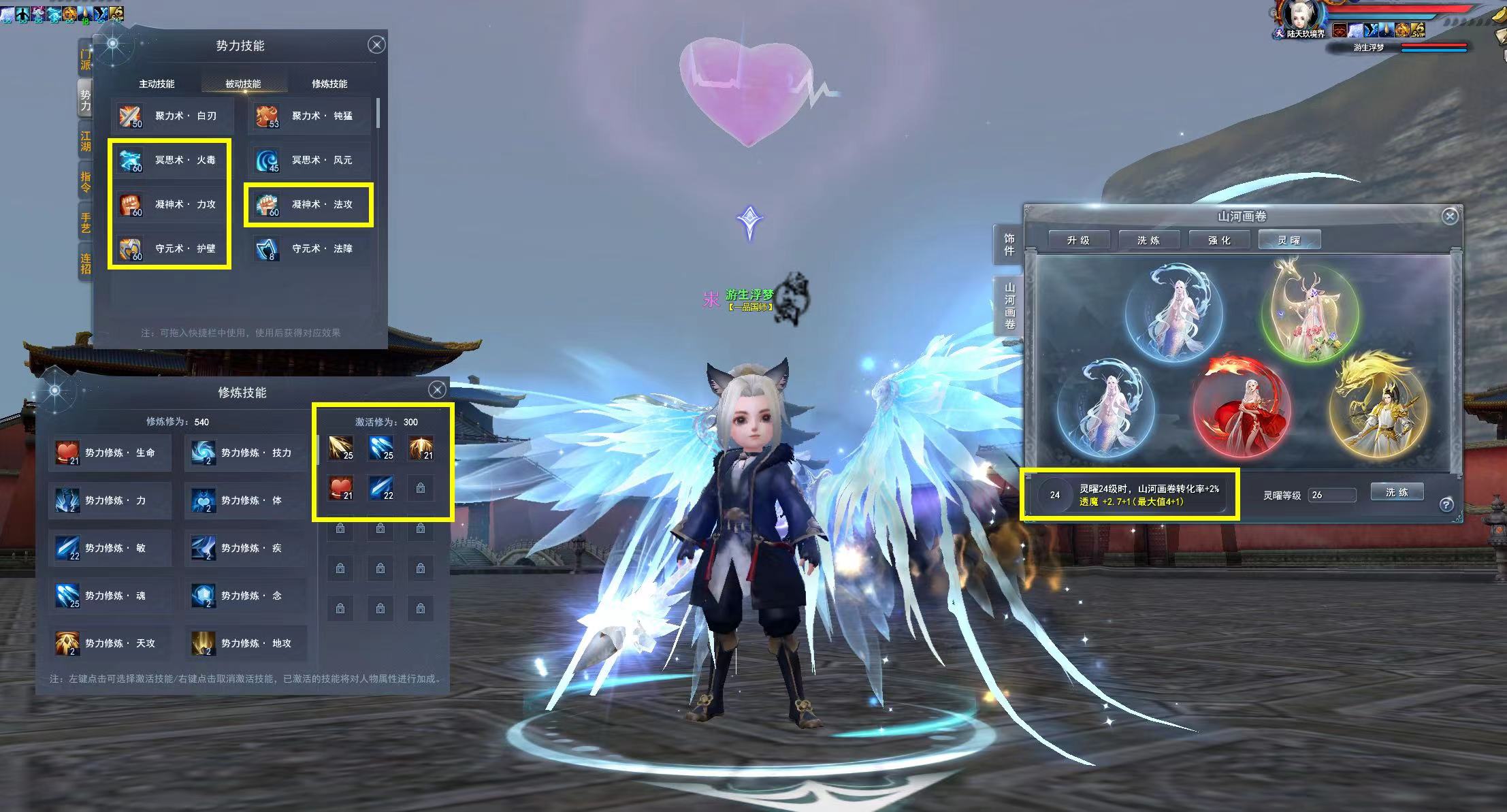Select 势力修炼·地攻 training skill
The width and height of the screenshot is (1507, 812).
click(246, 643)
